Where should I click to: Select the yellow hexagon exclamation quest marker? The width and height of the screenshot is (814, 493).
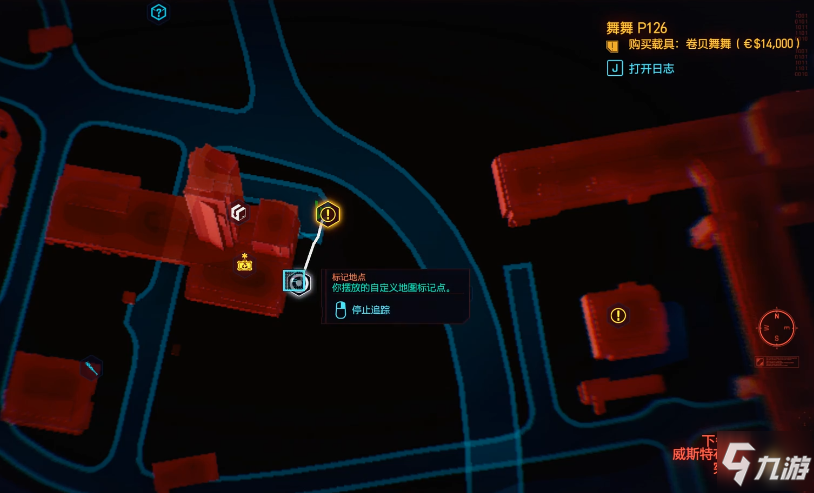pos(328,214)
